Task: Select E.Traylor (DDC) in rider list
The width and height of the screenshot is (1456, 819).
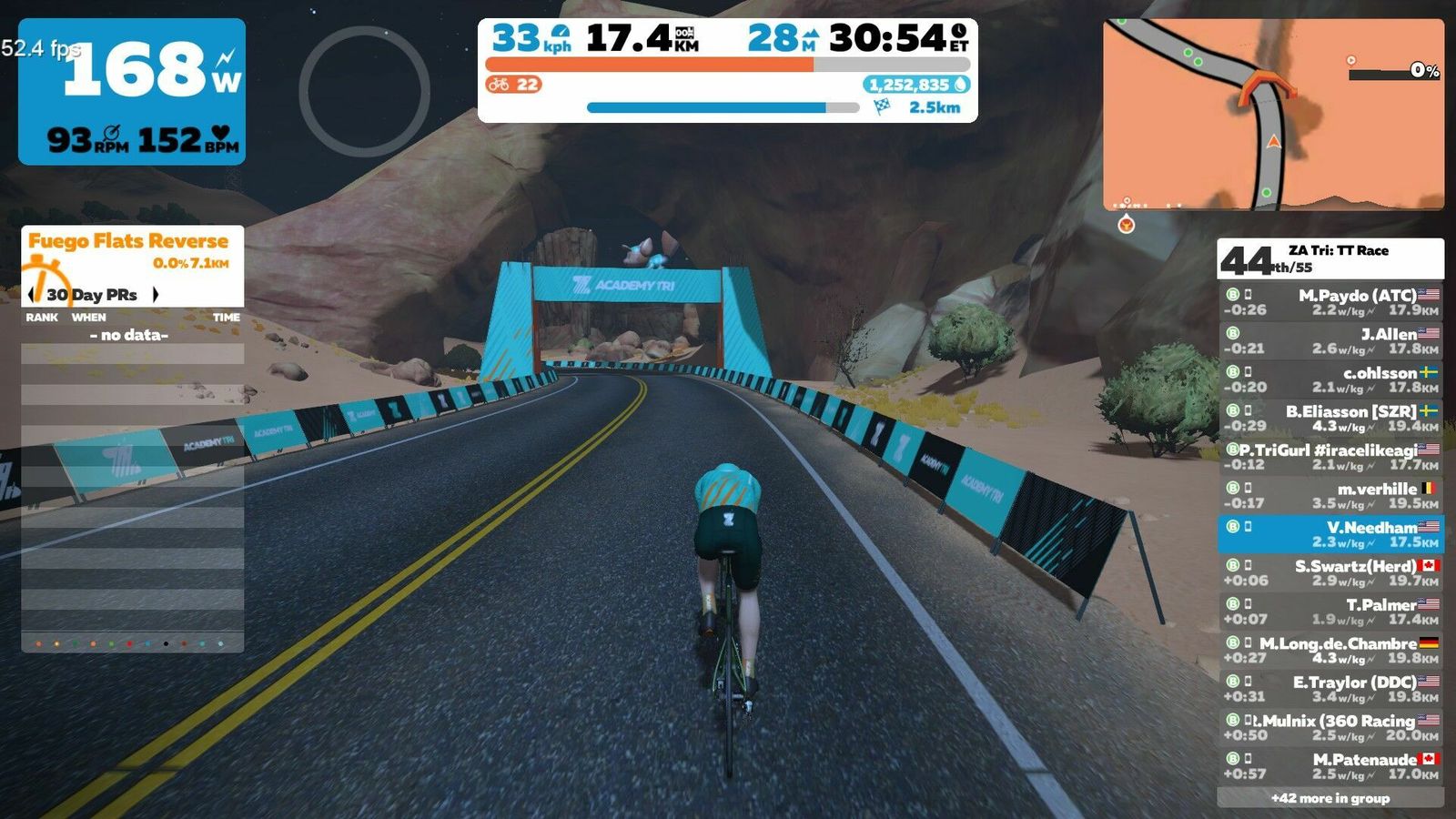Action: coord(1330,689)
